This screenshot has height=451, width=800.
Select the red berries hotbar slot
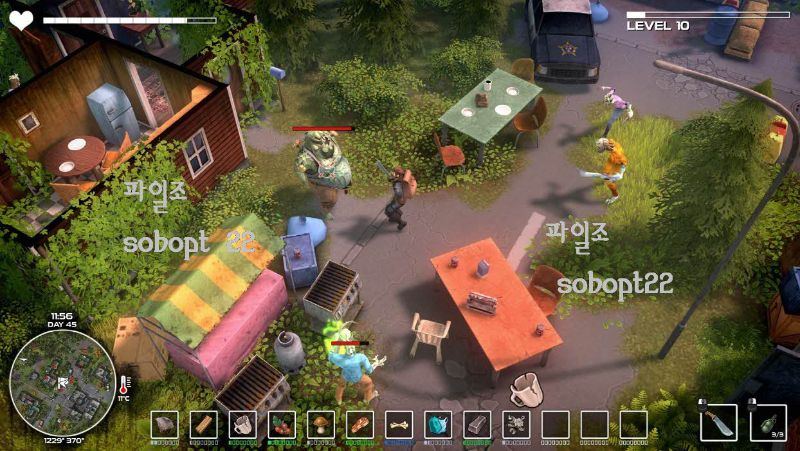281,424
